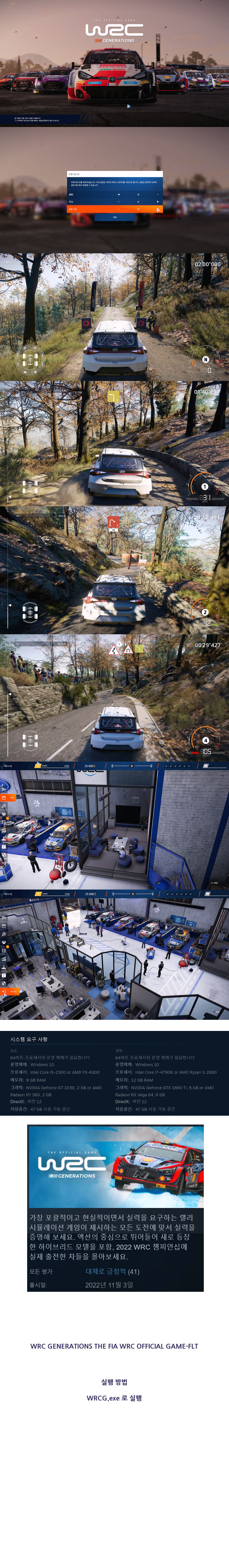
Task: Click the TCS left arrow
Action: (118, 202)
